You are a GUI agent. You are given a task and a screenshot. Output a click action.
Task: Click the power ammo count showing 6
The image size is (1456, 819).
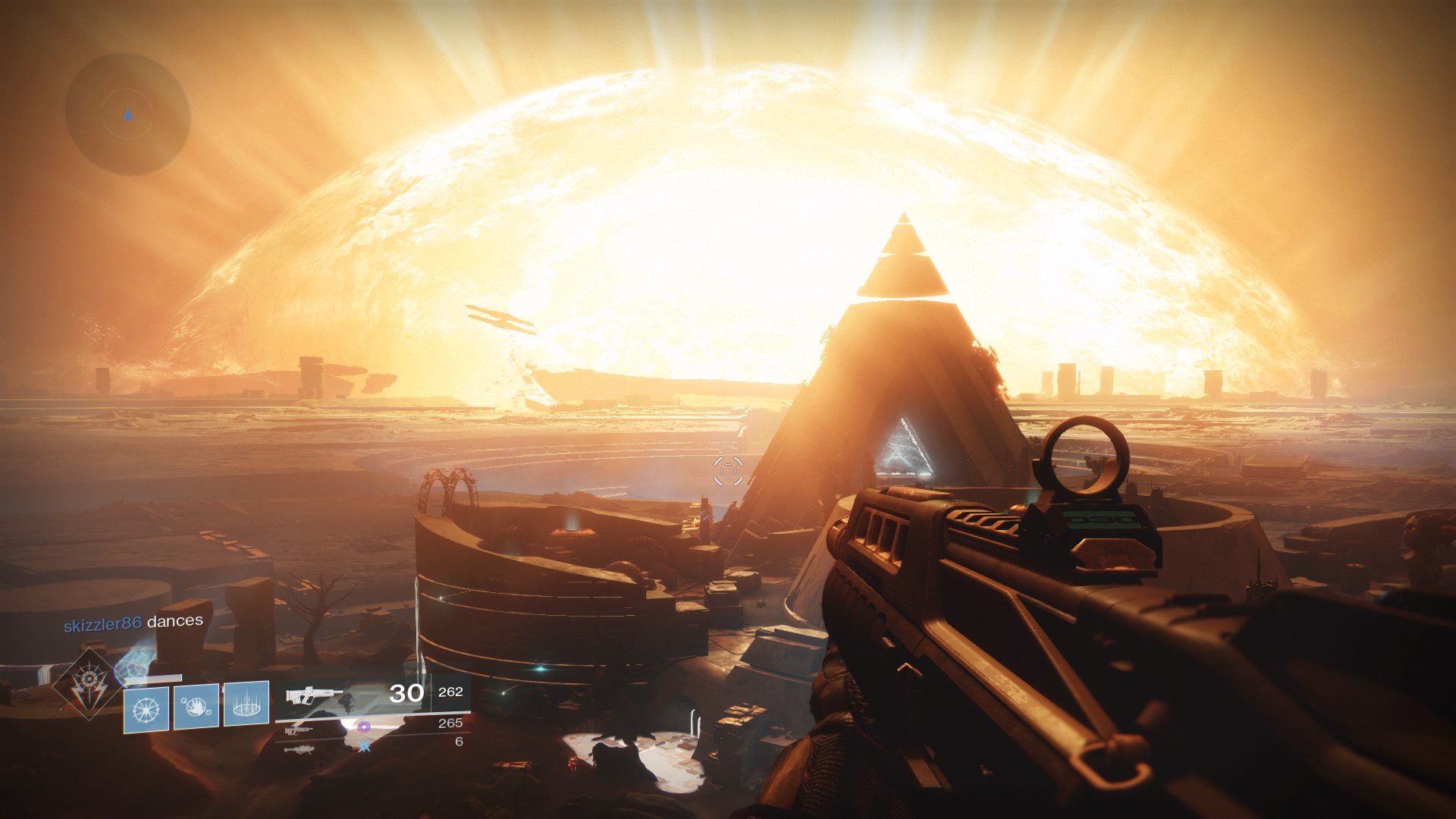(x=460, y=742)
